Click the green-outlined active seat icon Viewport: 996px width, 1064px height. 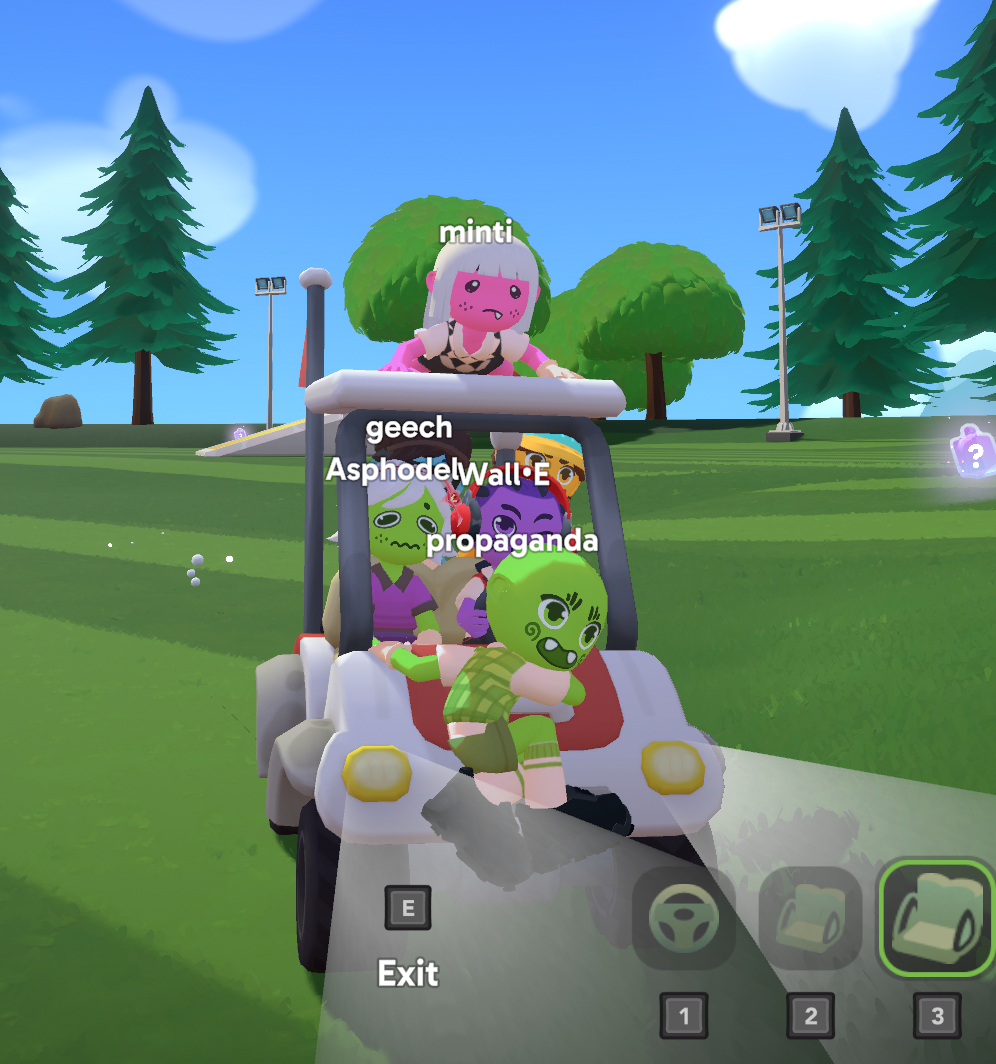click(x=936, y=918)
